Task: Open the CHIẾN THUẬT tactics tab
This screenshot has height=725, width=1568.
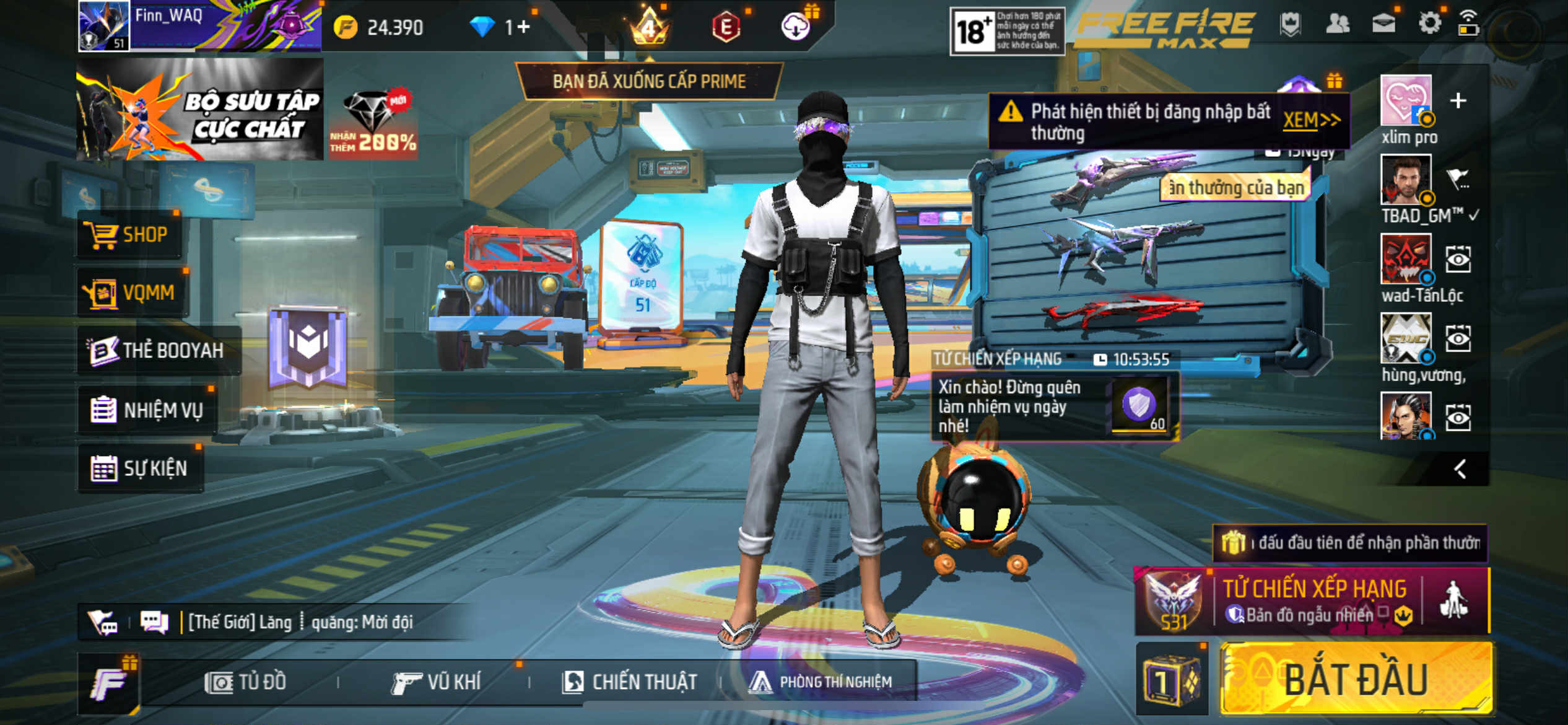Action: [x=630, y=682]
